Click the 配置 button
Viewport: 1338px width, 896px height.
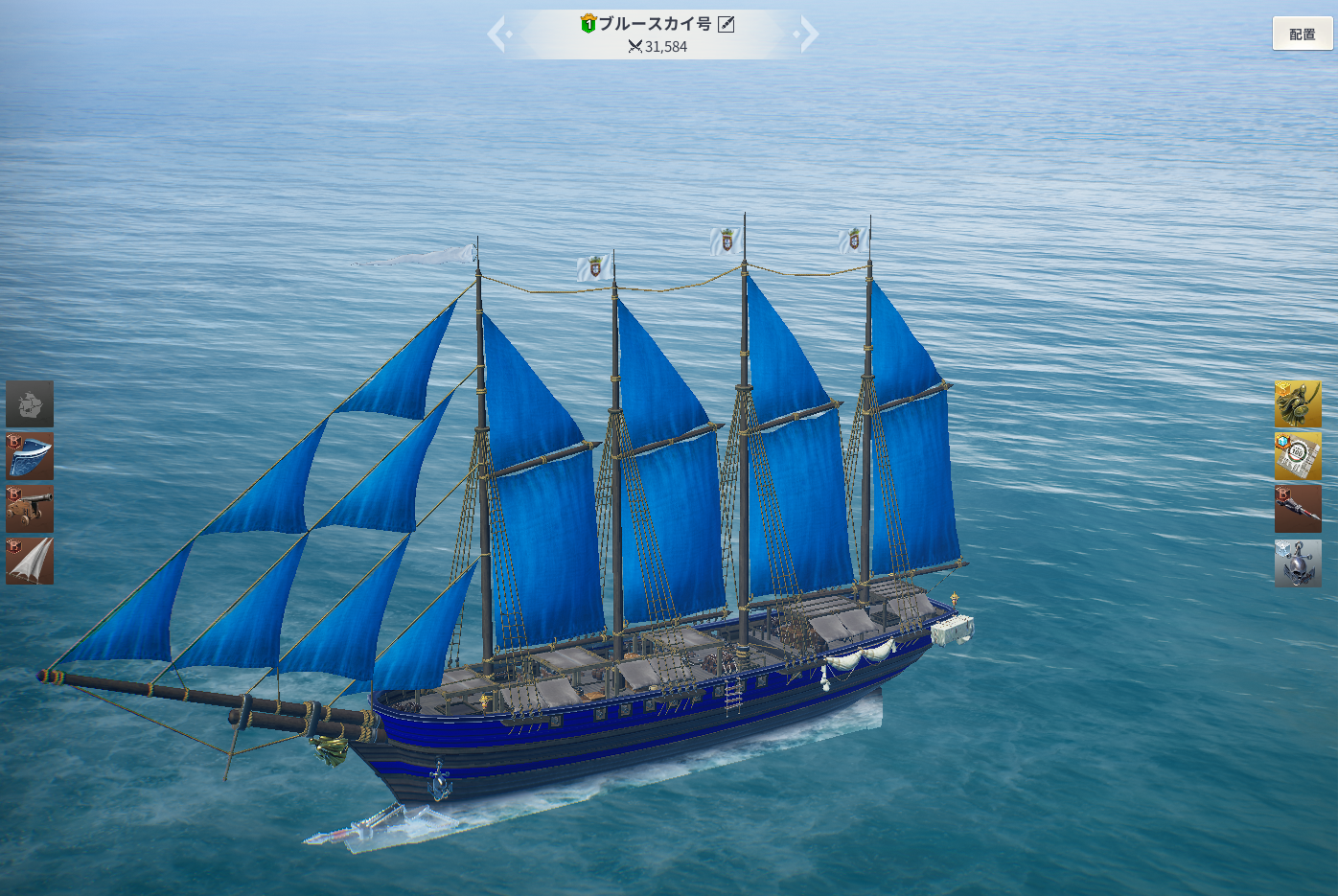point(1302,34)
